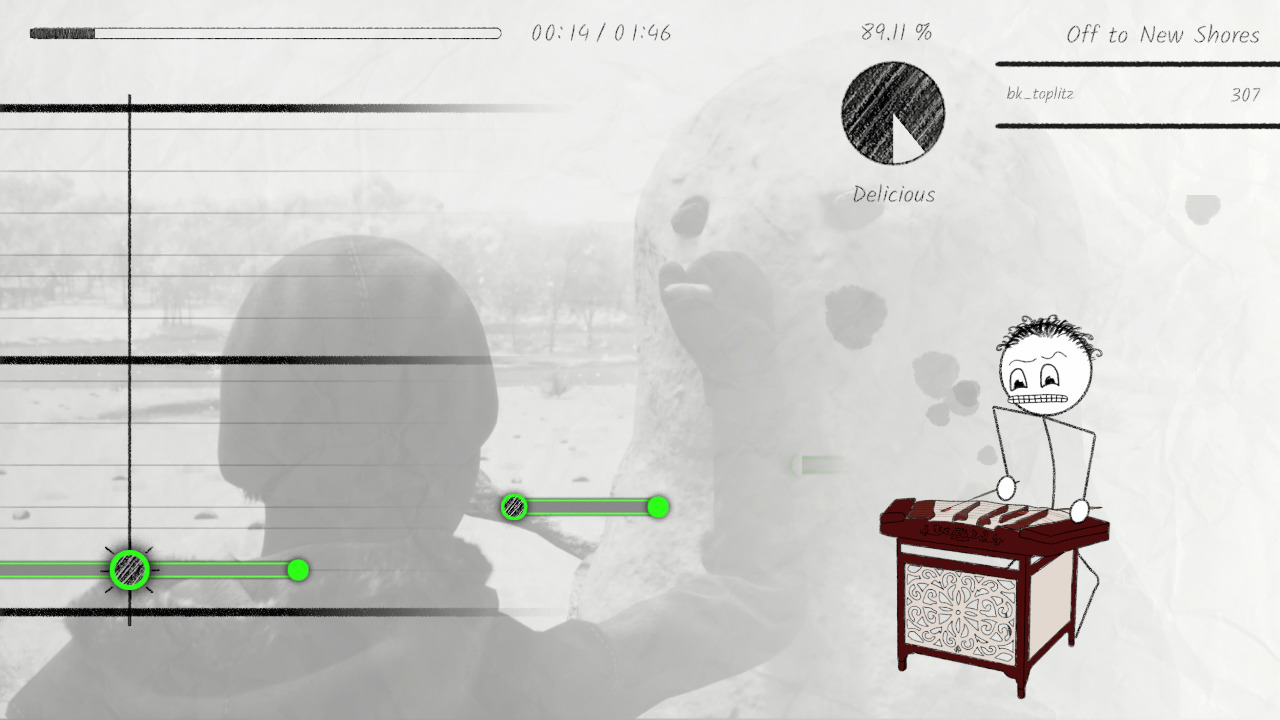Toggle the glowing green note on the lower staff

pyautogui.click(x=128, y=572)
